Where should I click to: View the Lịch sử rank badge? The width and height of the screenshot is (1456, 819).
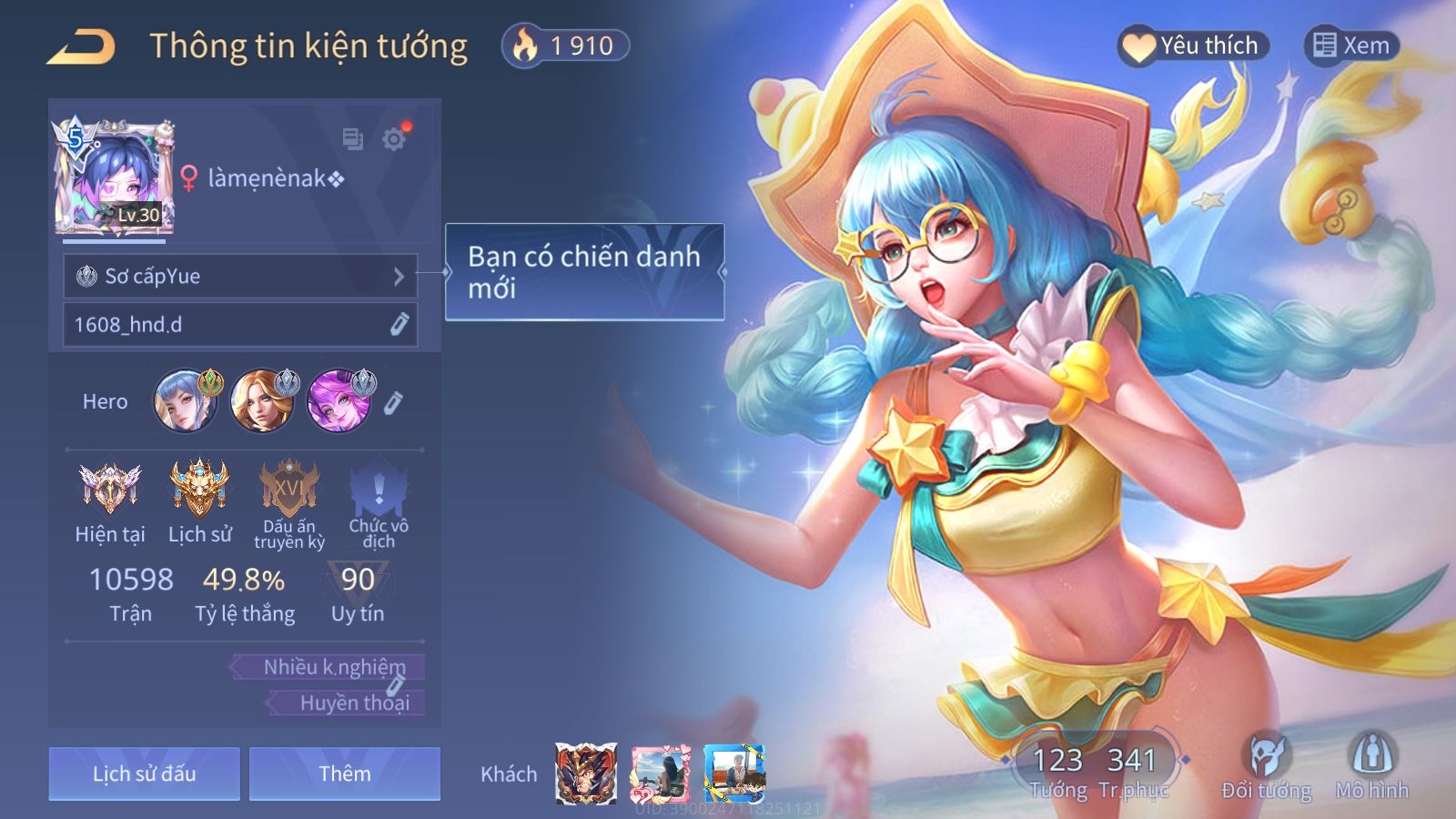point(199,488)
